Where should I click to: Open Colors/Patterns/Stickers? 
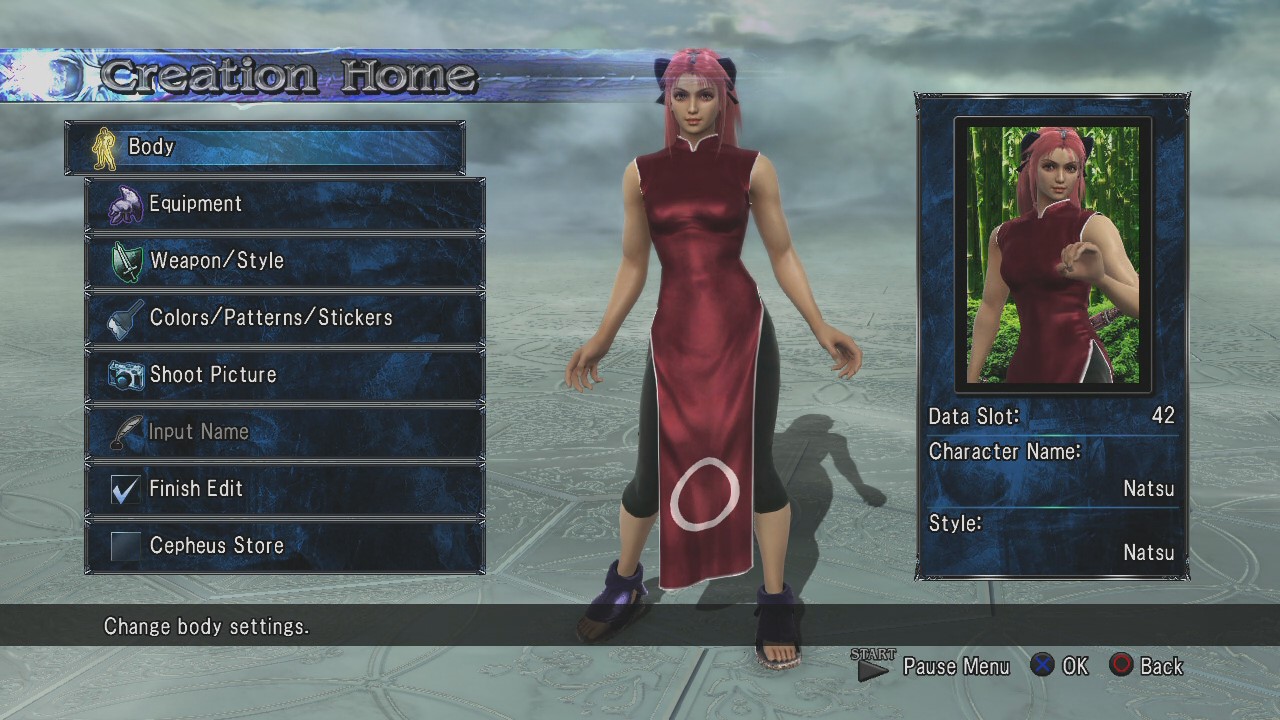pos(285,319)
